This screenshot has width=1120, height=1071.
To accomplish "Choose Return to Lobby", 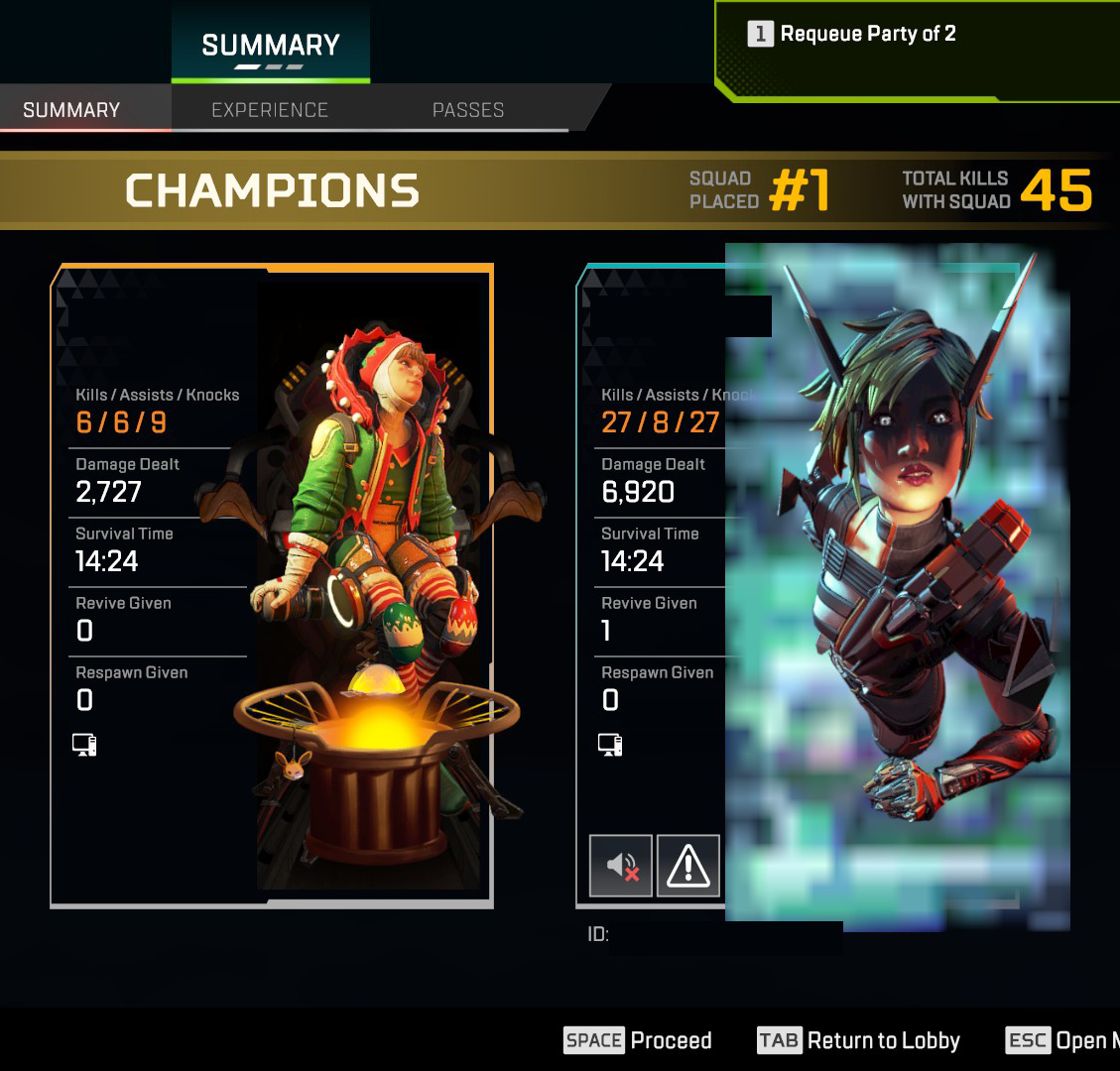I will [859, 1040].
